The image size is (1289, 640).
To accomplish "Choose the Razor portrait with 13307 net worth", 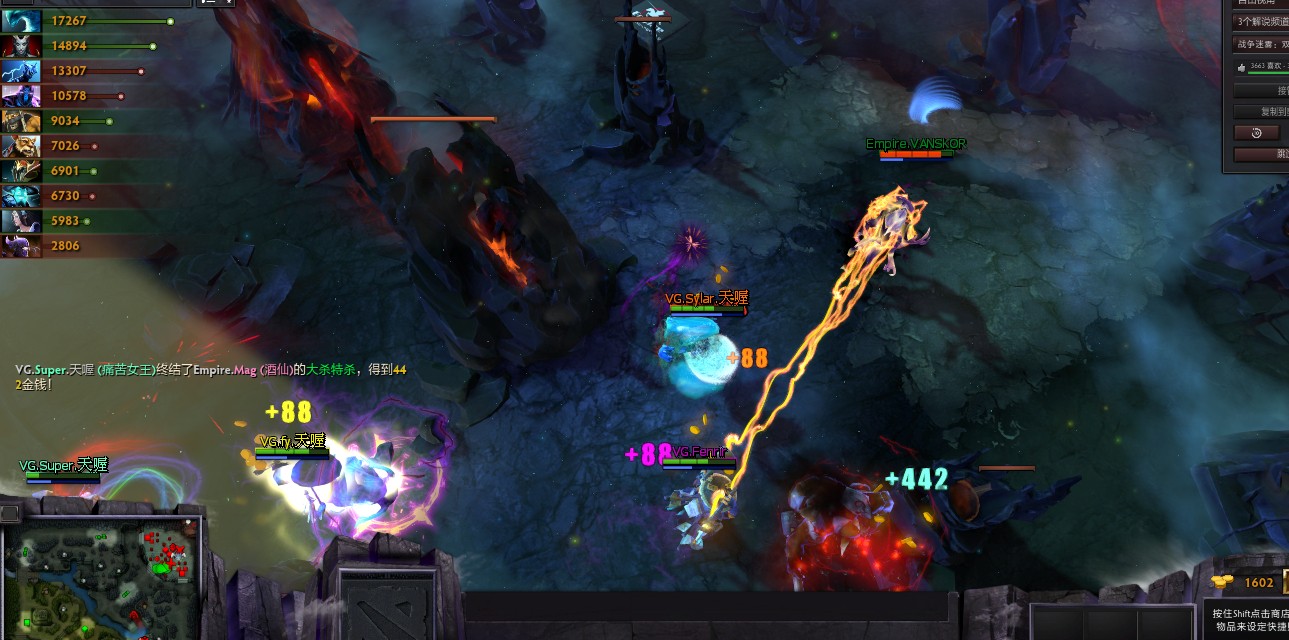I will pyautogui.click(x=21, y=71).
